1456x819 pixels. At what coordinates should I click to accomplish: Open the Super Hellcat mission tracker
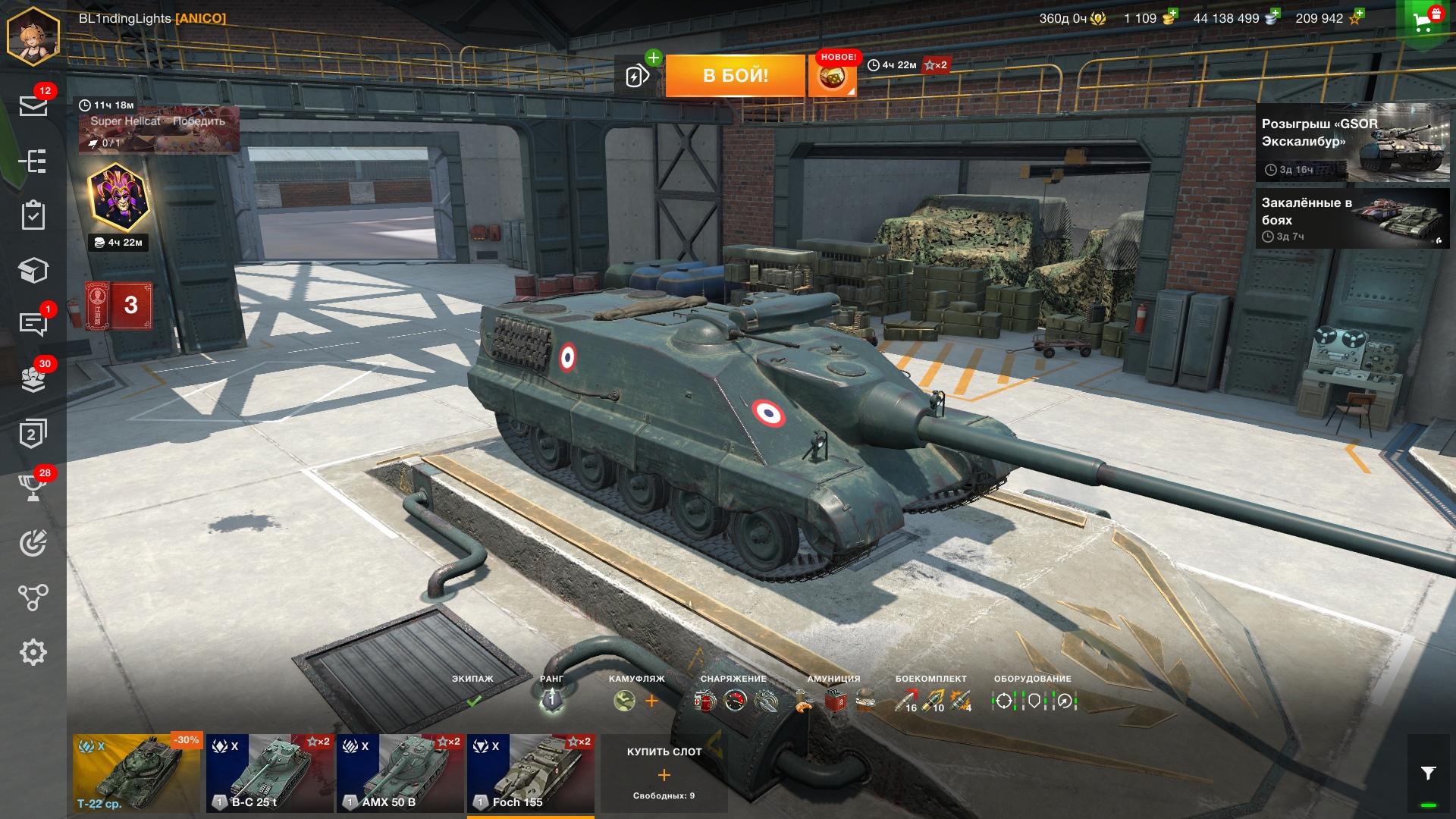pos(158,127)
